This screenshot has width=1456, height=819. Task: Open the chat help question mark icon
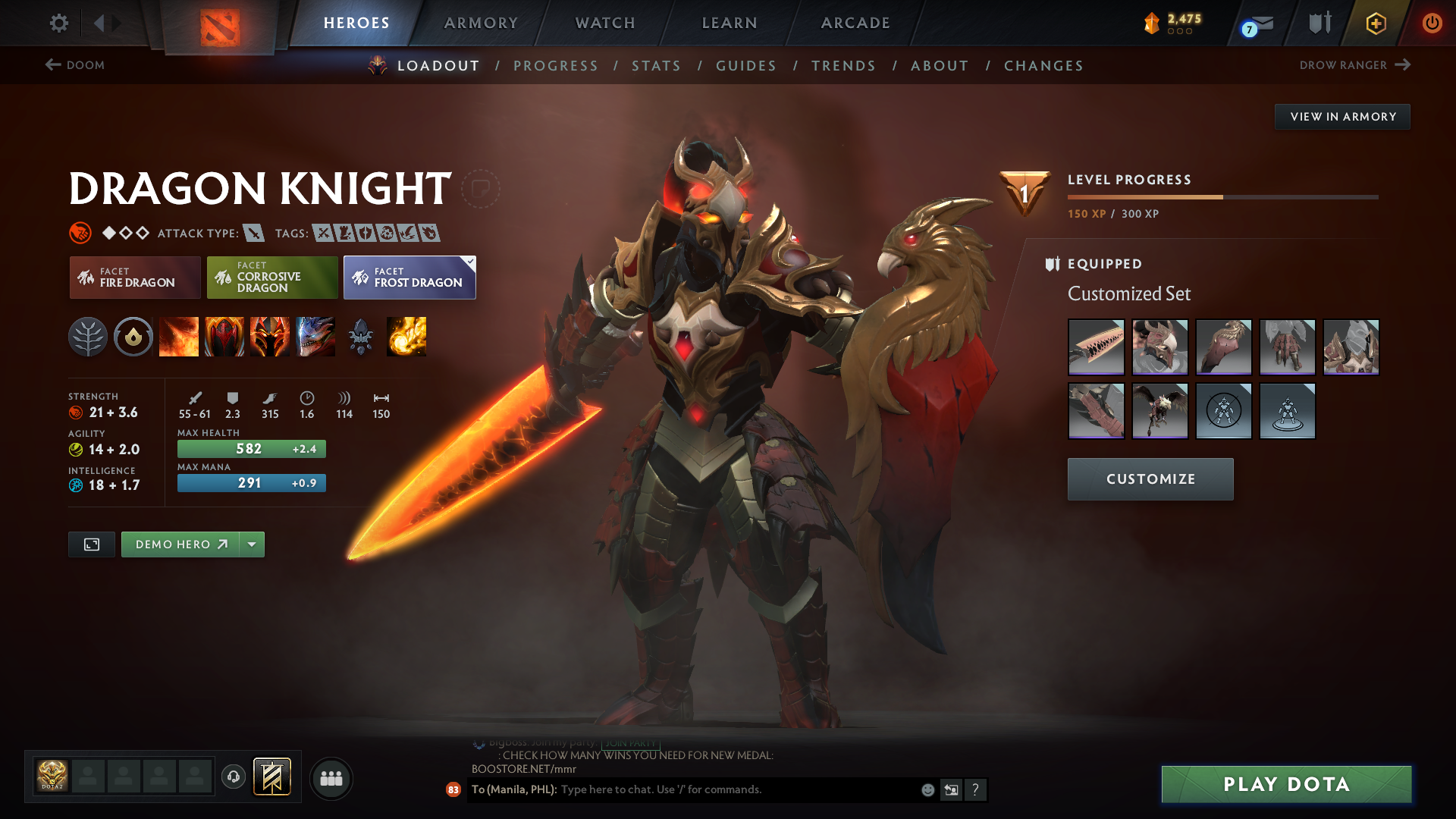click(x=976, y=789)
